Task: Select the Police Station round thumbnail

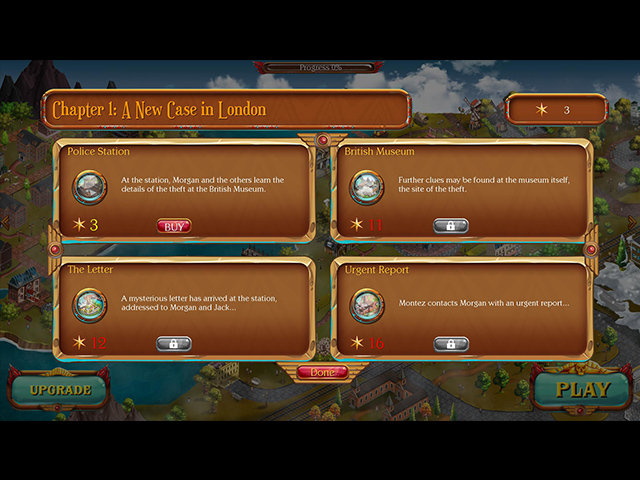Action: click(x=89, y=187)
